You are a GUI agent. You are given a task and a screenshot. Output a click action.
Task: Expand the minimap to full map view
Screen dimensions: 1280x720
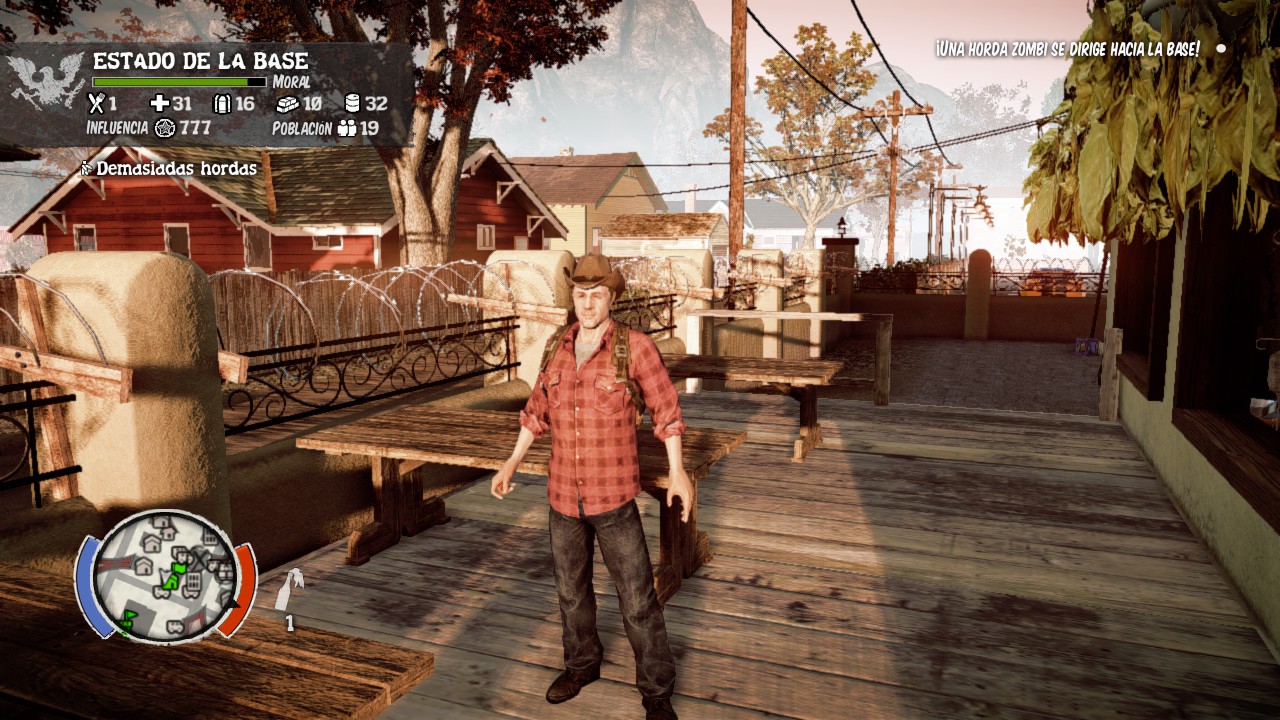[163, 577]
